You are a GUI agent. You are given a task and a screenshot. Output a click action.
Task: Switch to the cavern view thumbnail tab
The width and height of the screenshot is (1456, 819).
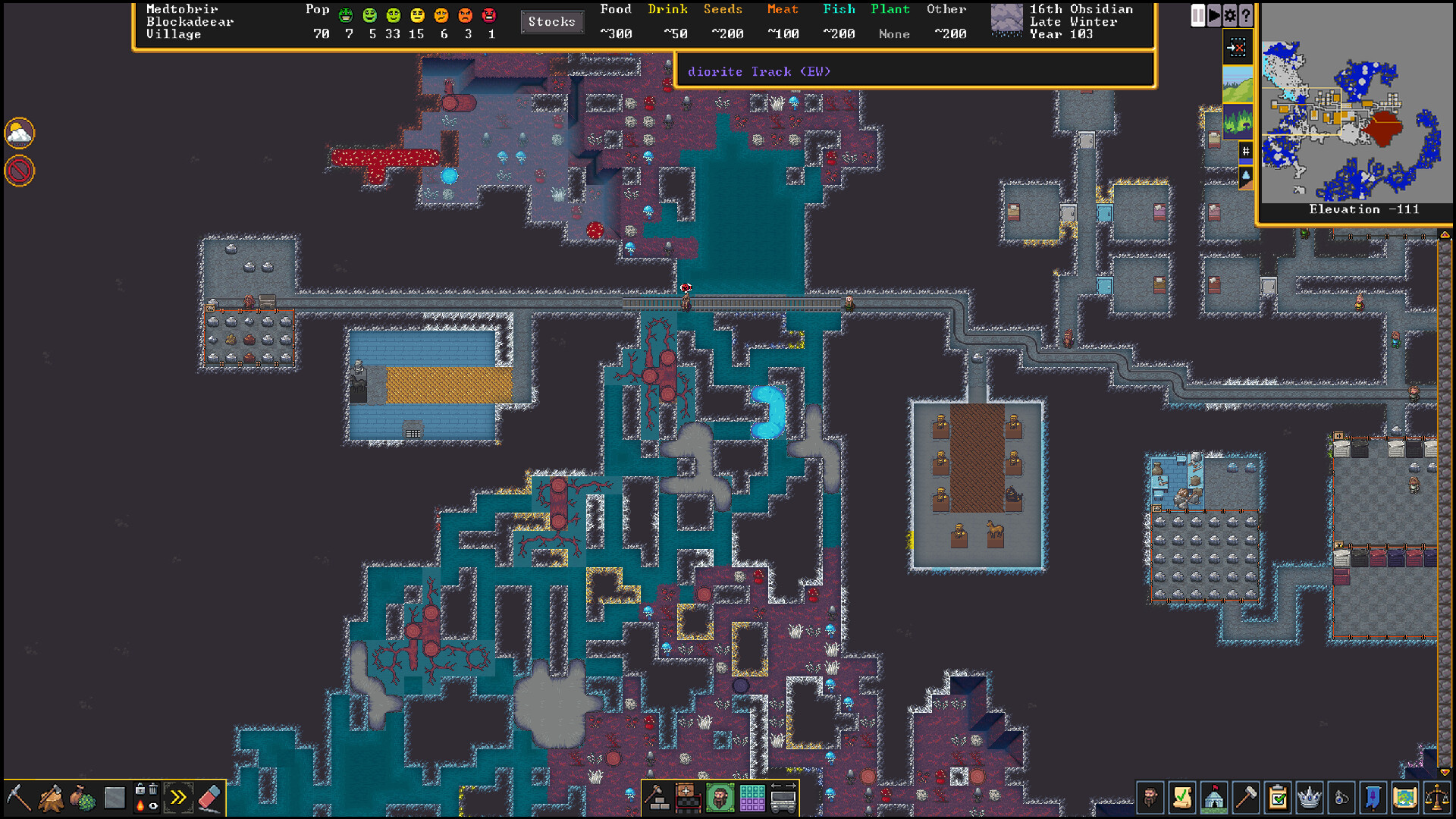tap(1238, 122)
